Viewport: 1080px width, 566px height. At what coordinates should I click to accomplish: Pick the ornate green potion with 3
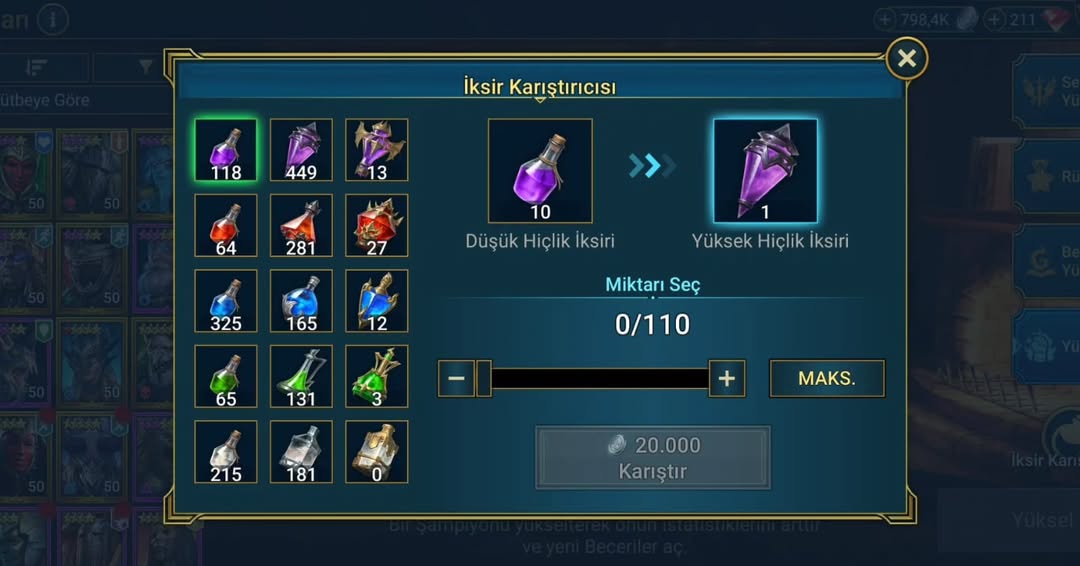[x=377, y=376]
